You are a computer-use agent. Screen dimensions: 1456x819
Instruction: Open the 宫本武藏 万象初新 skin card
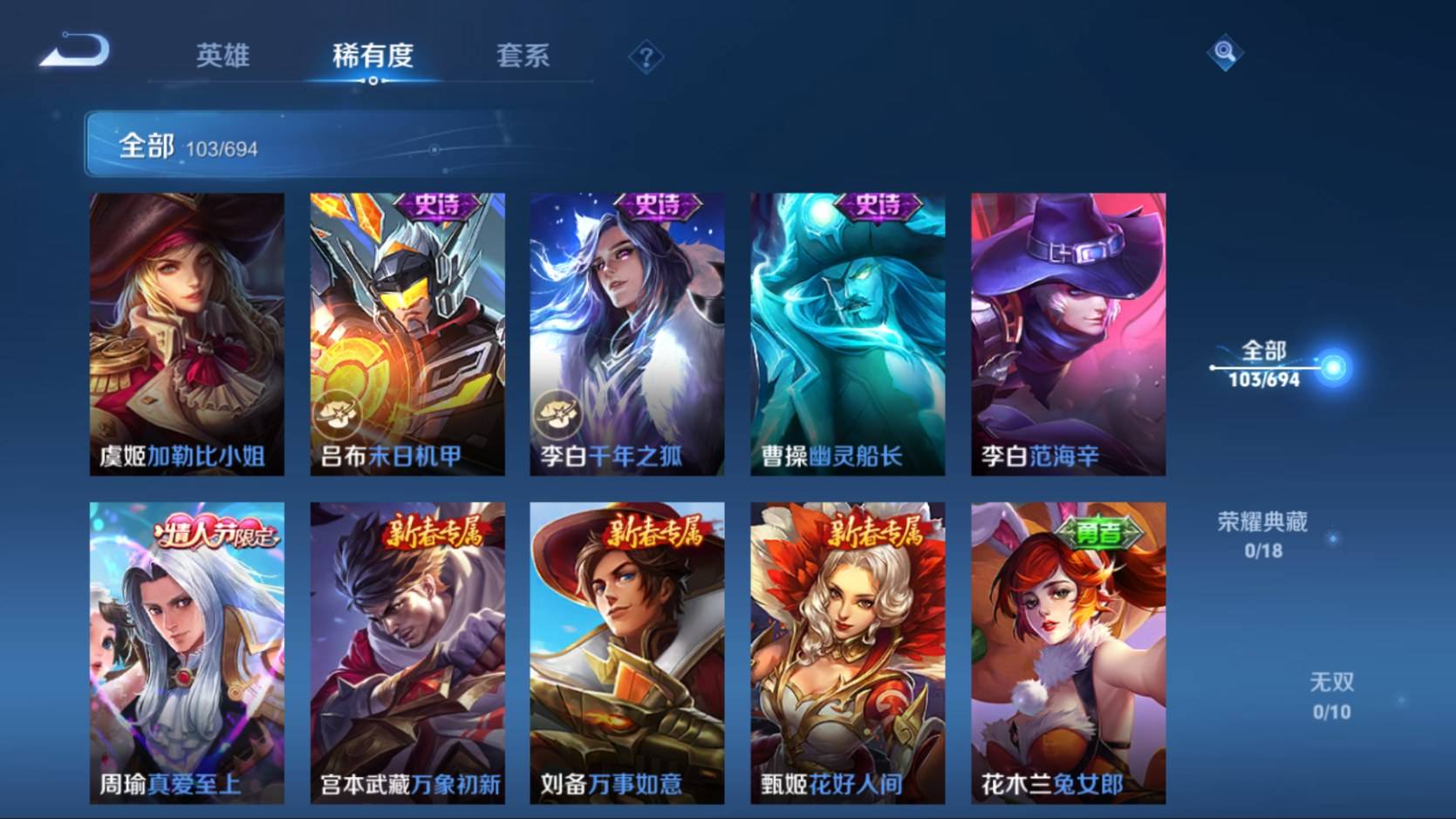tap(407, 652)
